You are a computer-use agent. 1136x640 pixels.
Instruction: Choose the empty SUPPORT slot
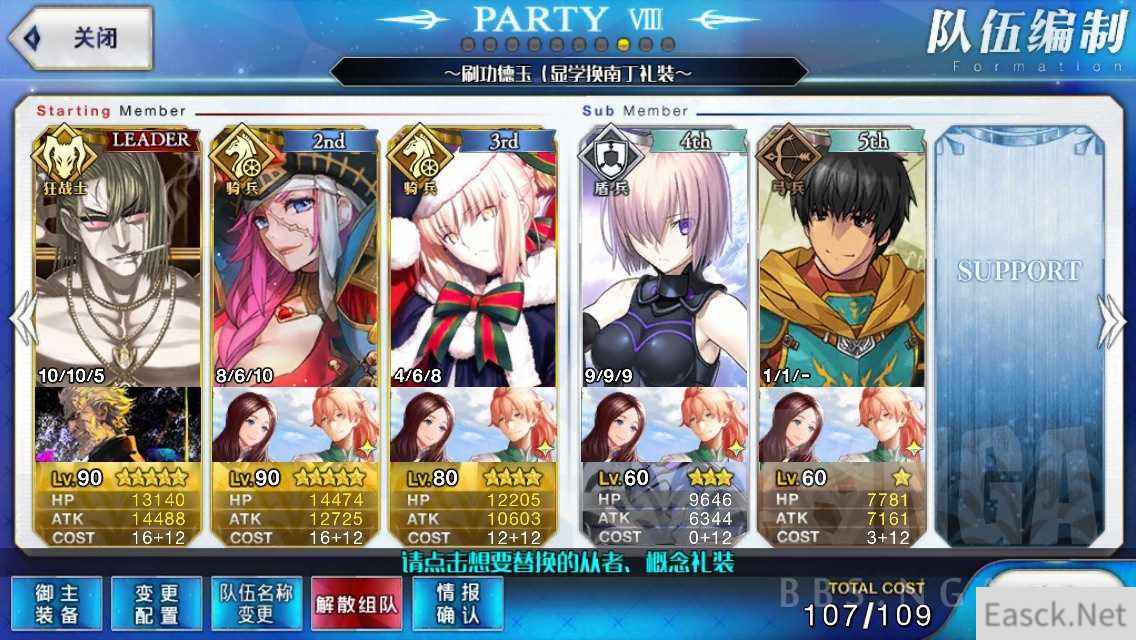1018,300
